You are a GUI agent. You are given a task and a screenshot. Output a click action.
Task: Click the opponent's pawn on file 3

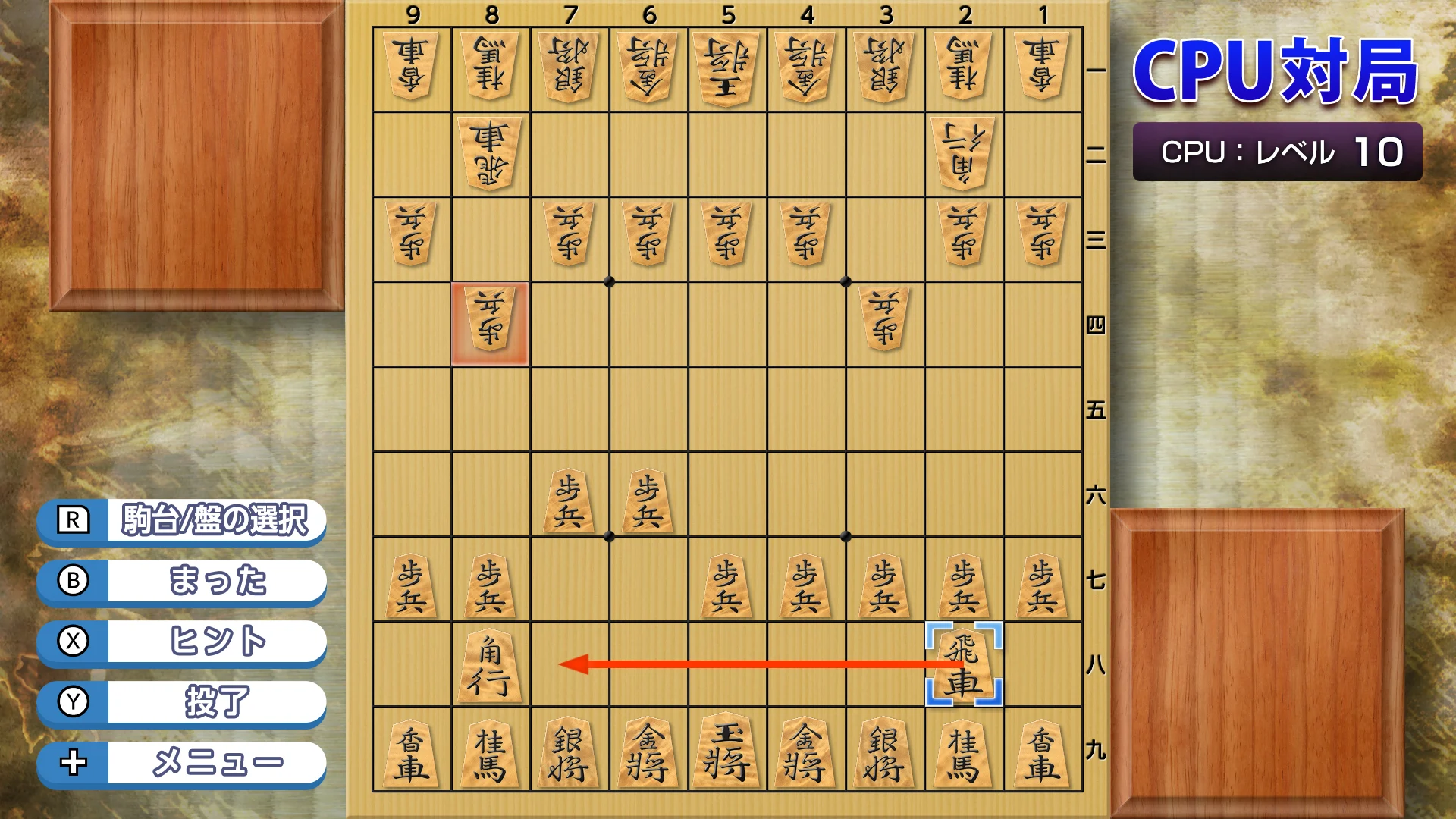click(x=883, y=322)
